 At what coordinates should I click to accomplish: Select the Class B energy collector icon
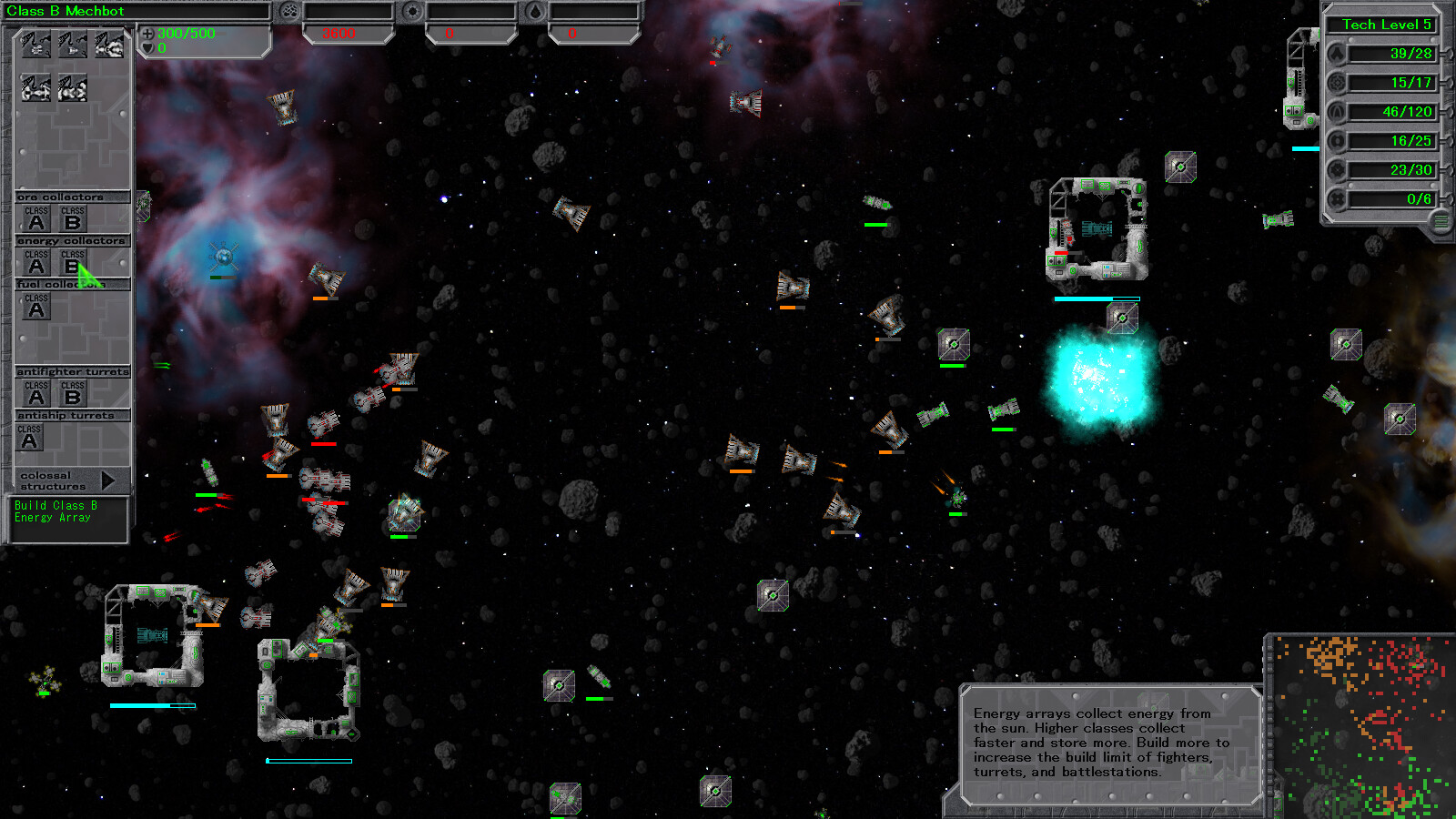pos(72,263)
